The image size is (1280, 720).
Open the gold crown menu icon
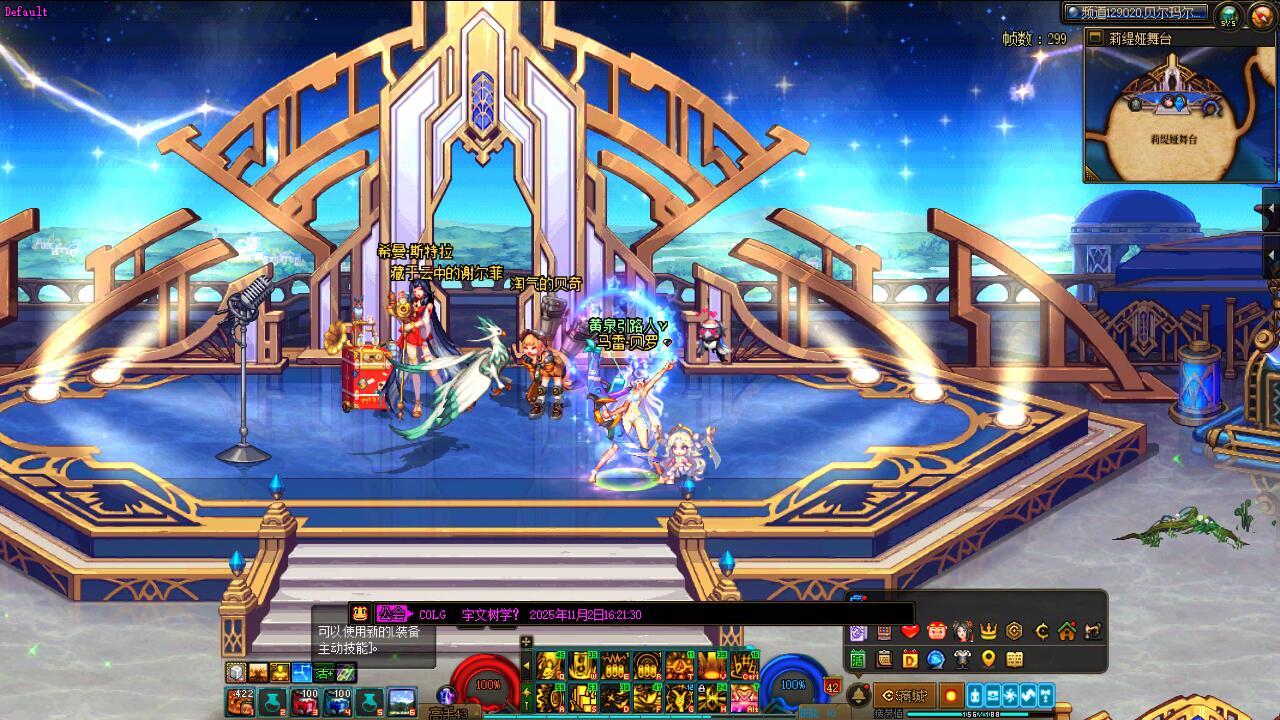[988, 632]
